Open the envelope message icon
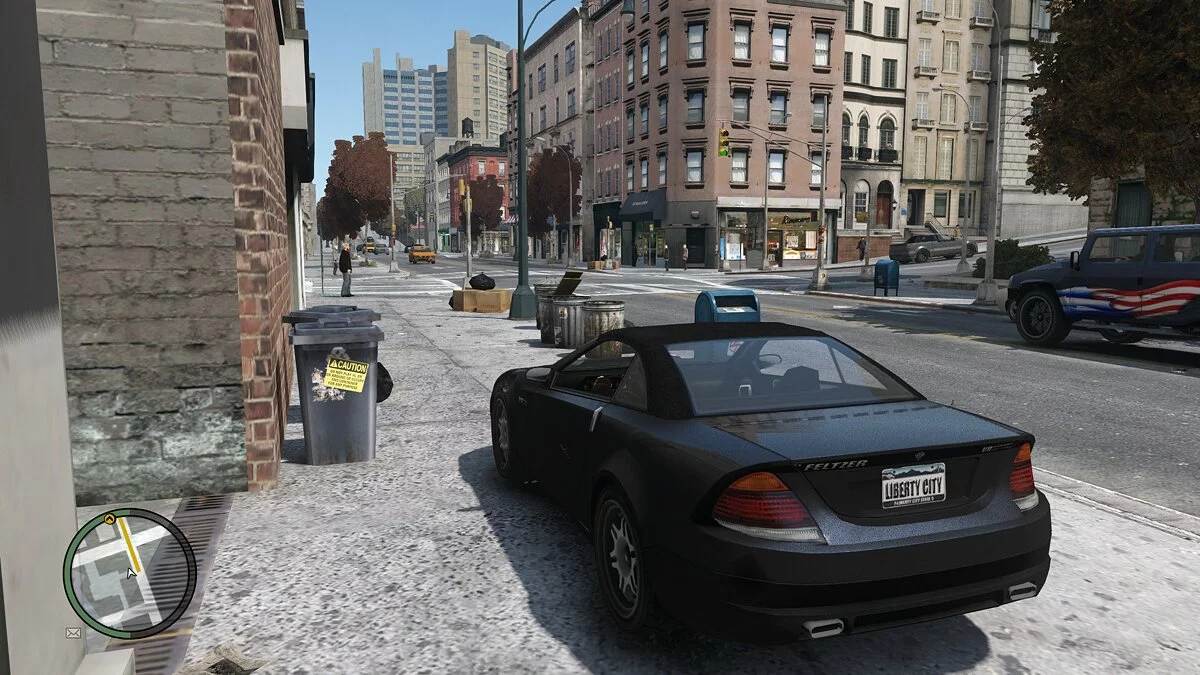Viewport: 1200px width, 675px height. [x=73, y=633]
